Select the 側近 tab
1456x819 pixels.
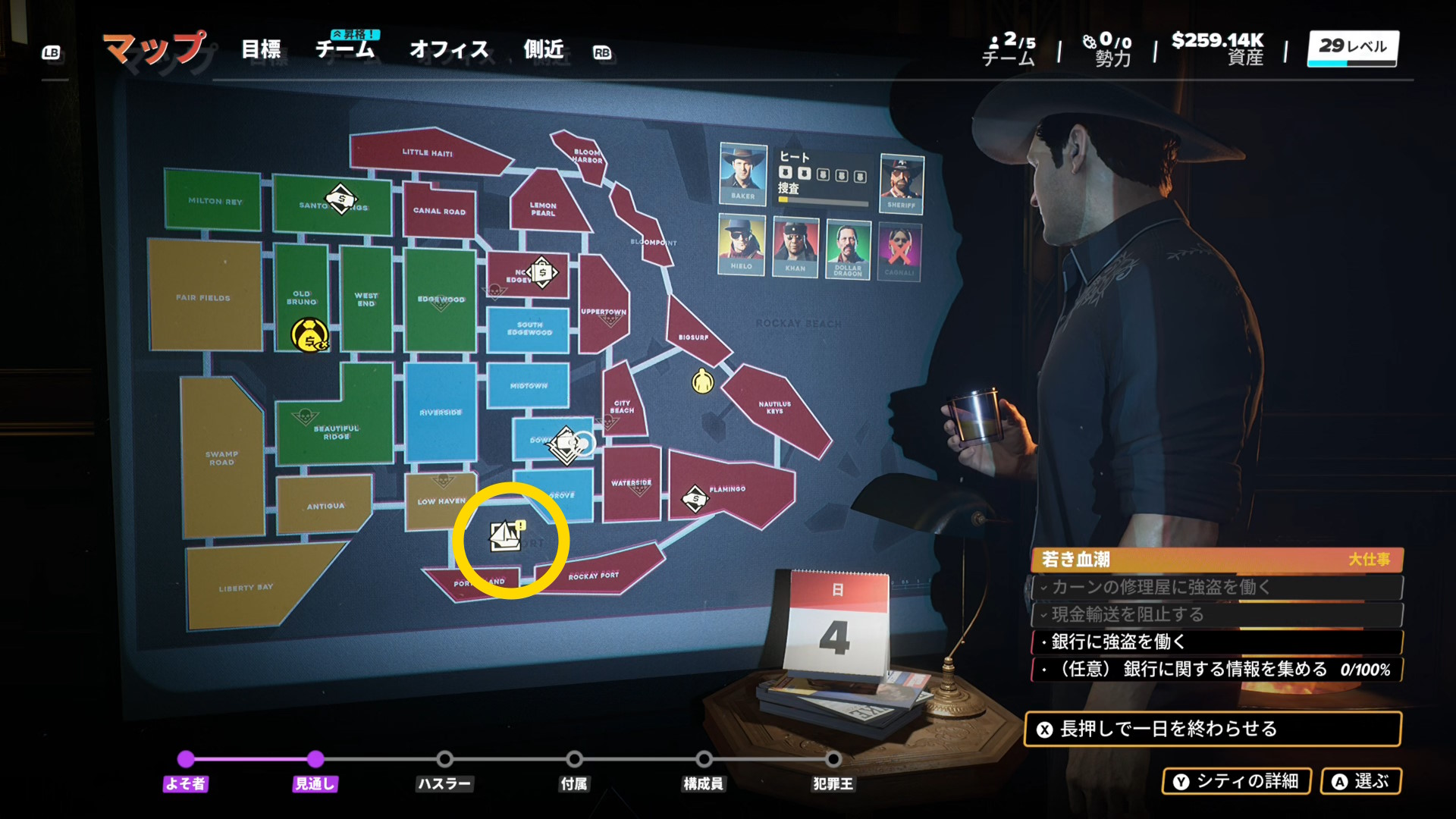pos(544,50)
